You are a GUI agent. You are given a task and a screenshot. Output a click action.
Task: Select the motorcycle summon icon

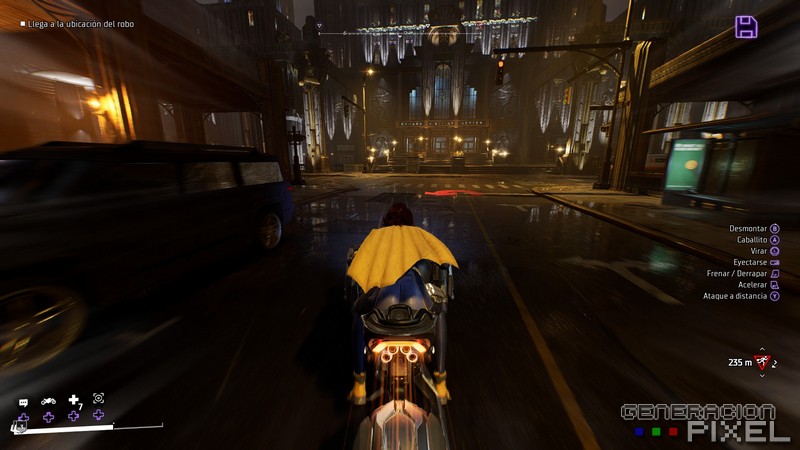tap(48, 401)
